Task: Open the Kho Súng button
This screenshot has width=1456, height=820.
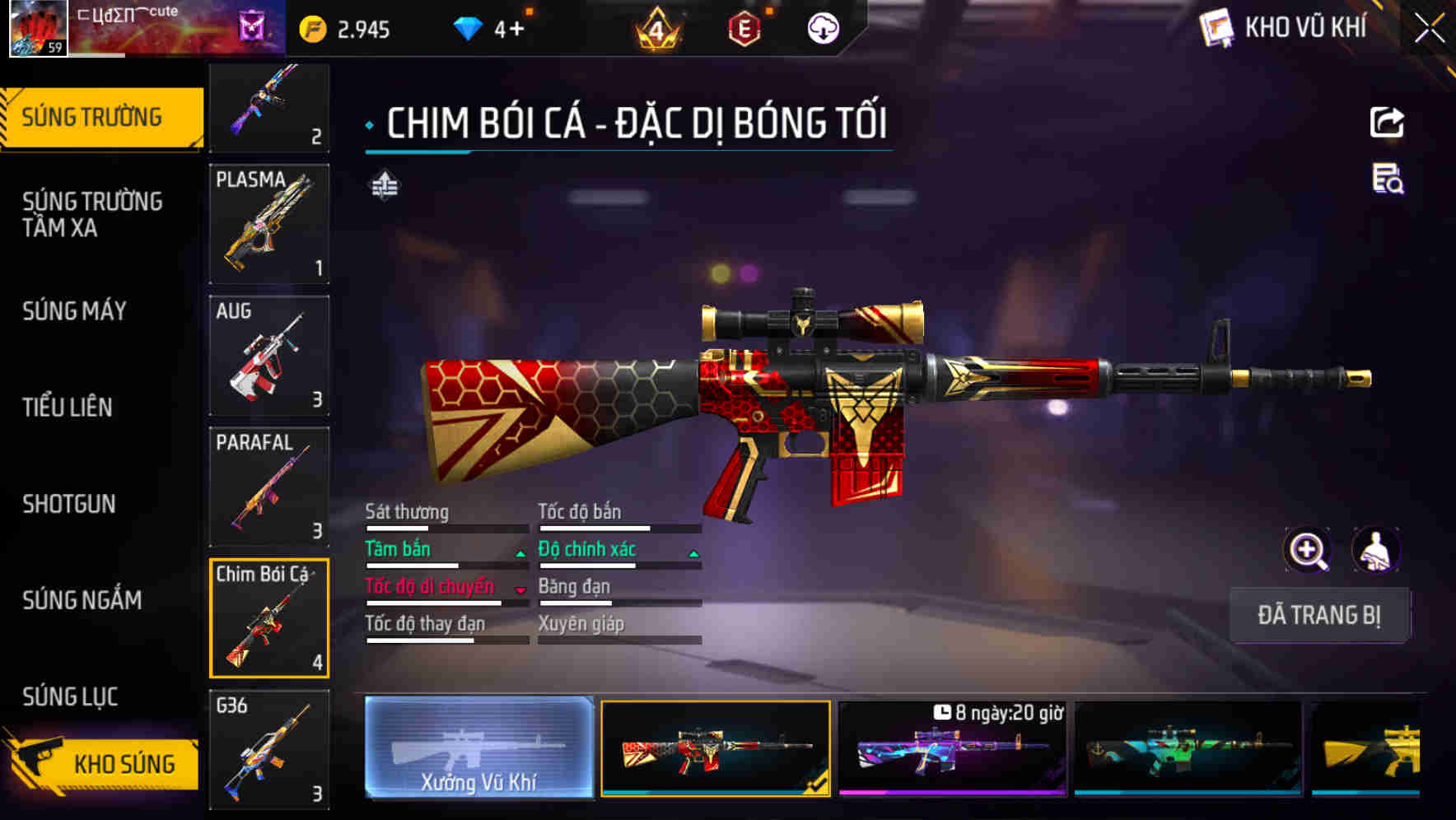Action: pos(103,763)
